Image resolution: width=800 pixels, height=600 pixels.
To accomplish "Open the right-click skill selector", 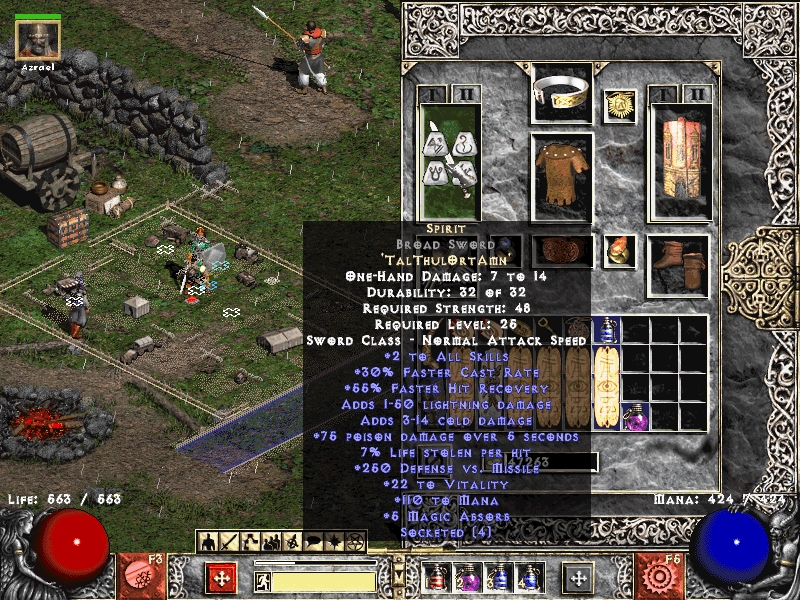I will (x=578, y=578).
